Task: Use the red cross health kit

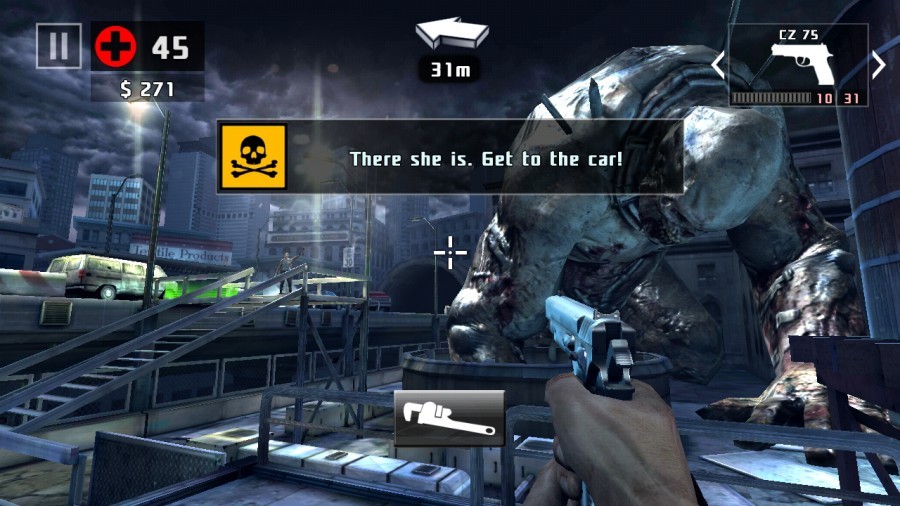Action: point(116,46)
